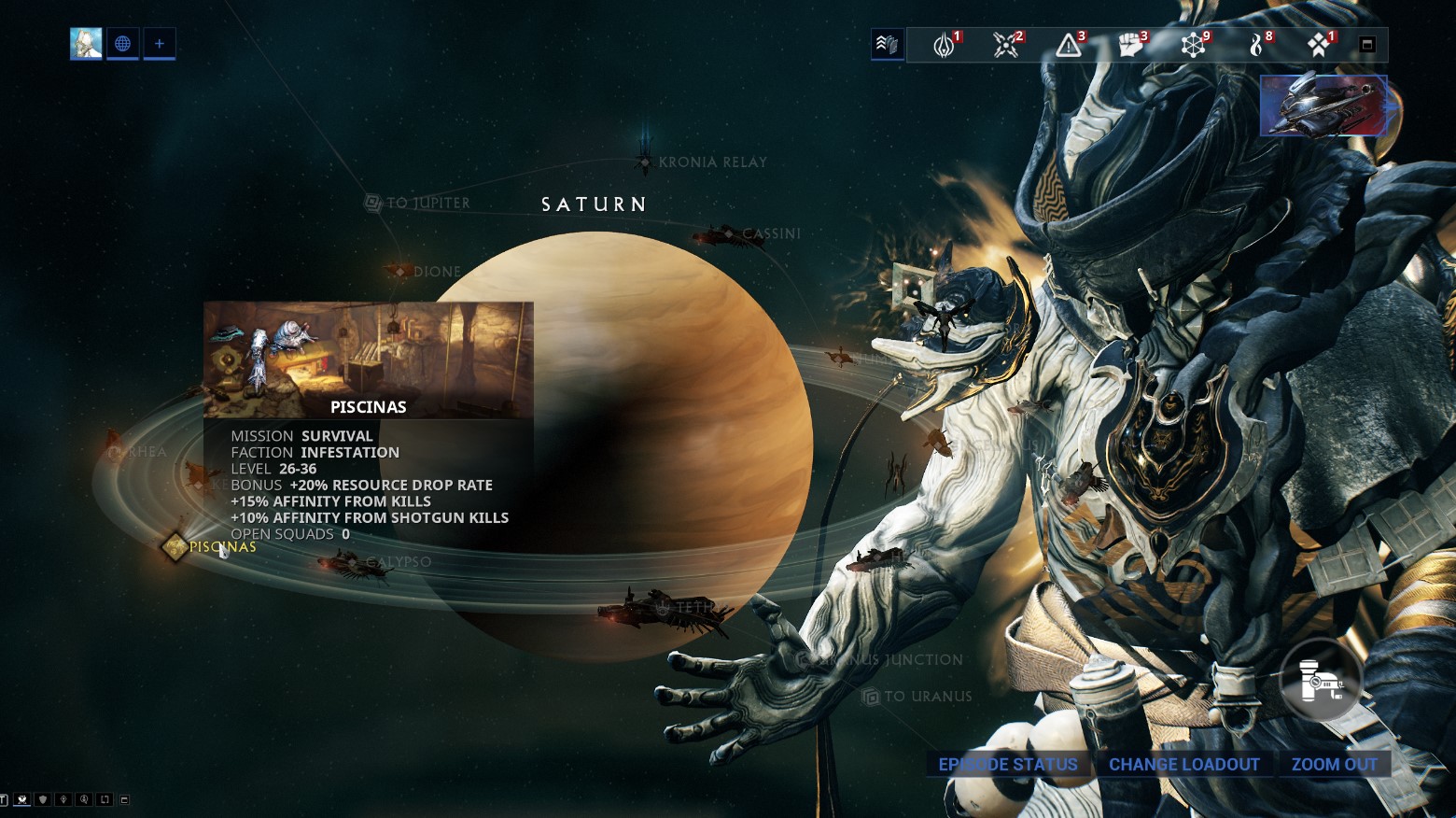The height and width of the screenshot is (818, 1456).
Task: Select the Kuva Siphon droplet icon
Action: click(x=1257, y=44)
